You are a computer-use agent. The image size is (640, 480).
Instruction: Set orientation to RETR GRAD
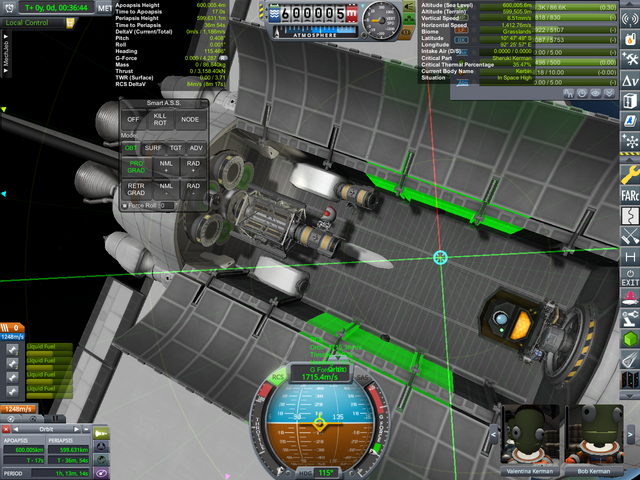136,188
